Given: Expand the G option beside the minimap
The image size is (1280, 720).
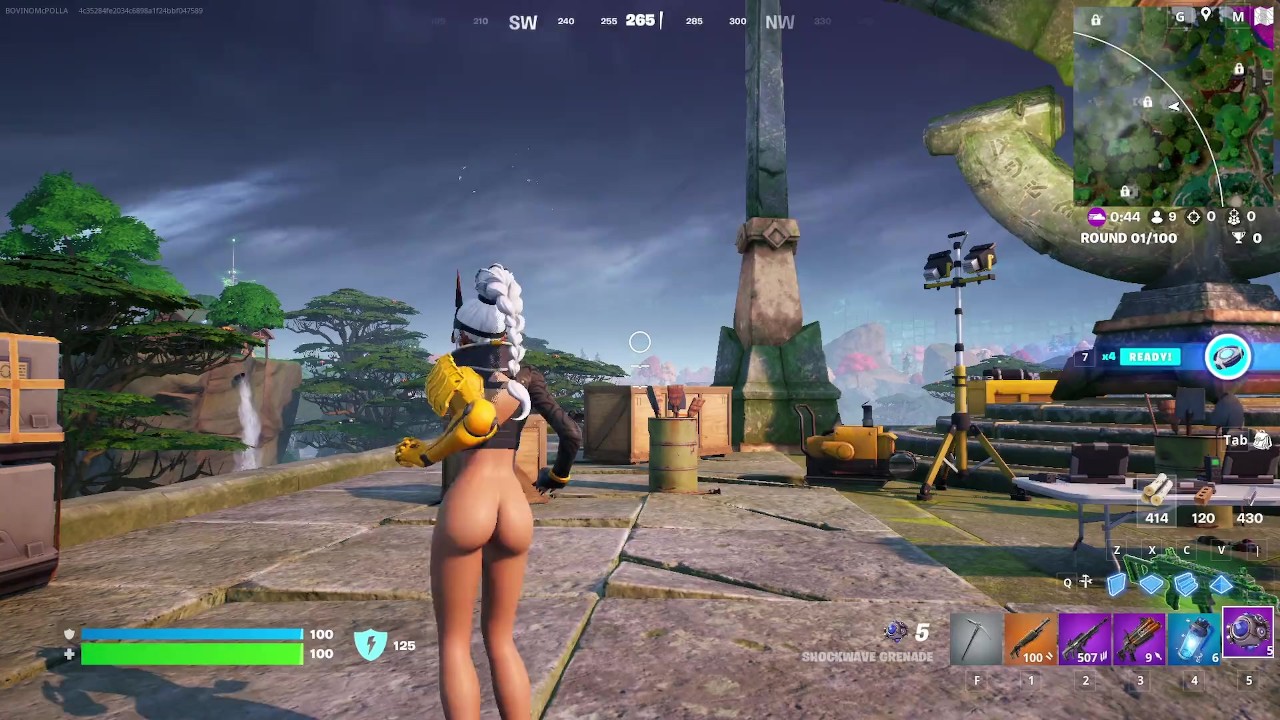Looking at the screenshot, I should (1180, 17).
